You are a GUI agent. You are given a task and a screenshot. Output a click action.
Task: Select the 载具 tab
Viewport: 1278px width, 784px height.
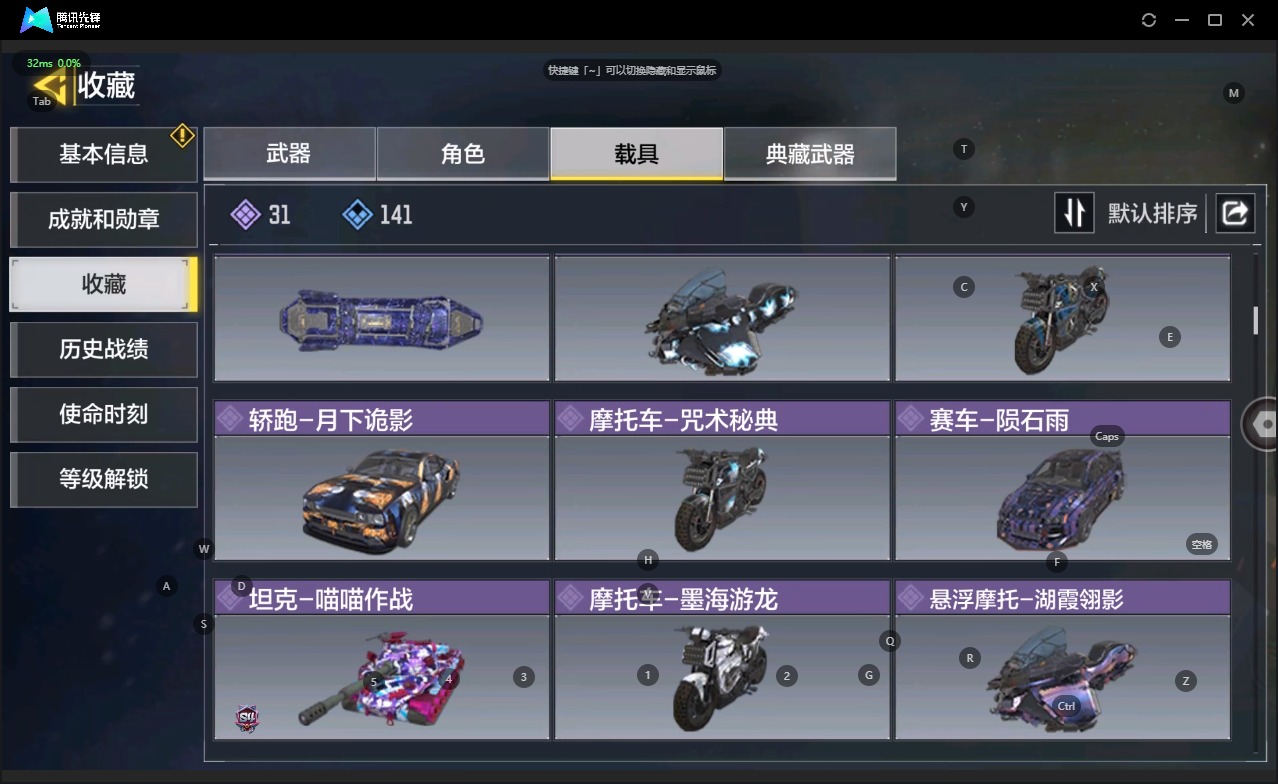636,153
